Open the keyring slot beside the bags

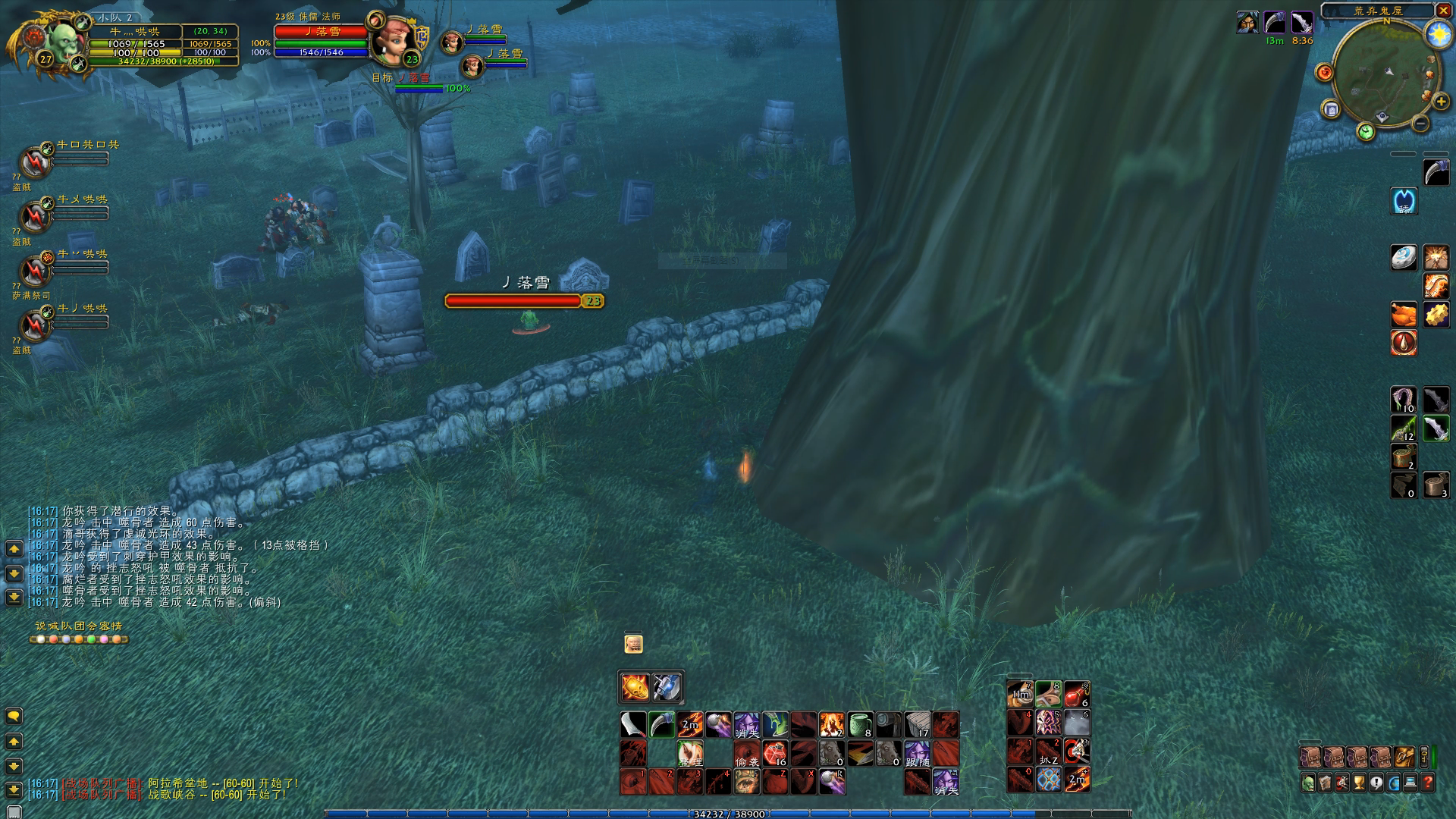pos(1425,756)
